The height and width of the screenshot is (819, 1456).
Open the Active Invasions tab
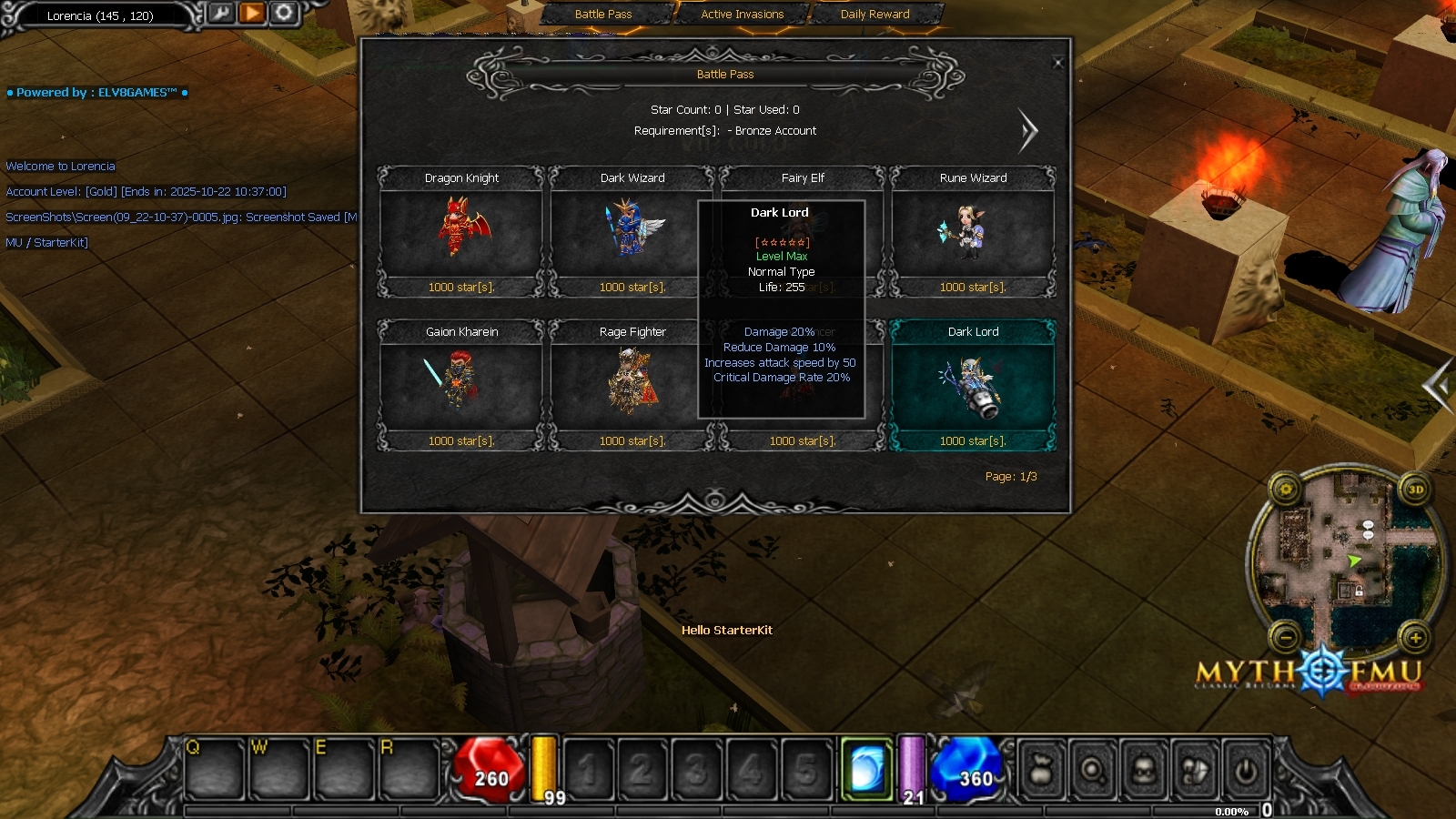coord(742,15)
